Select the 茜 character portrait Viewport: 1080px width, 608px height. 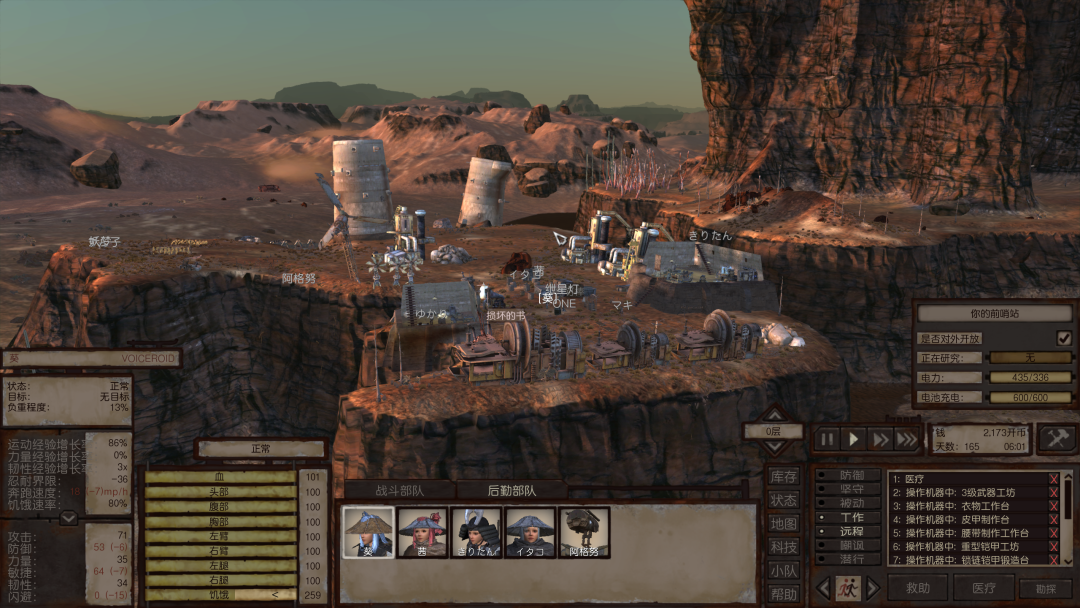(422, 532)
